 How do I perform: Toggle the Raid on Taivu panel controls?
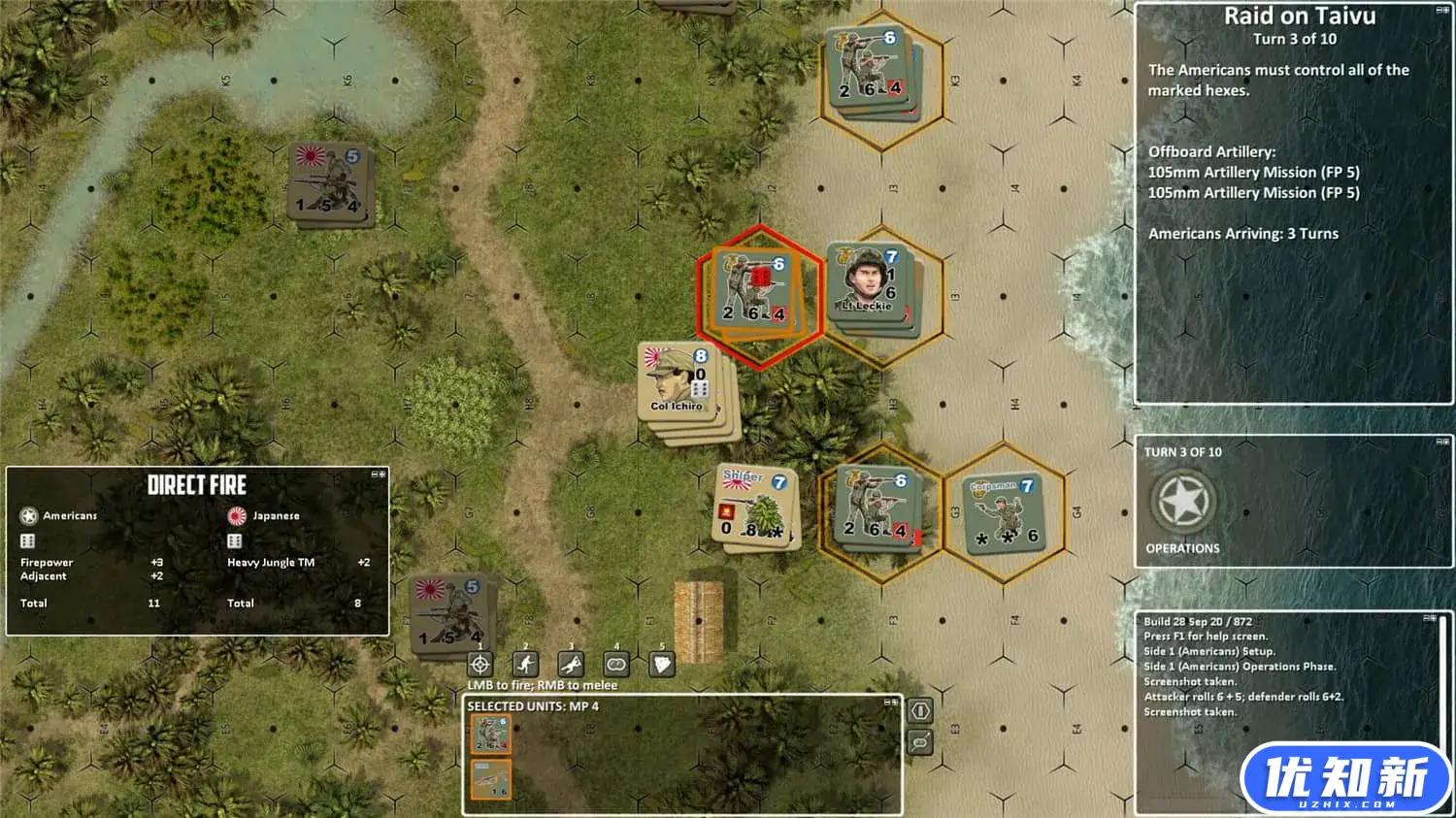coord(1442,10)
